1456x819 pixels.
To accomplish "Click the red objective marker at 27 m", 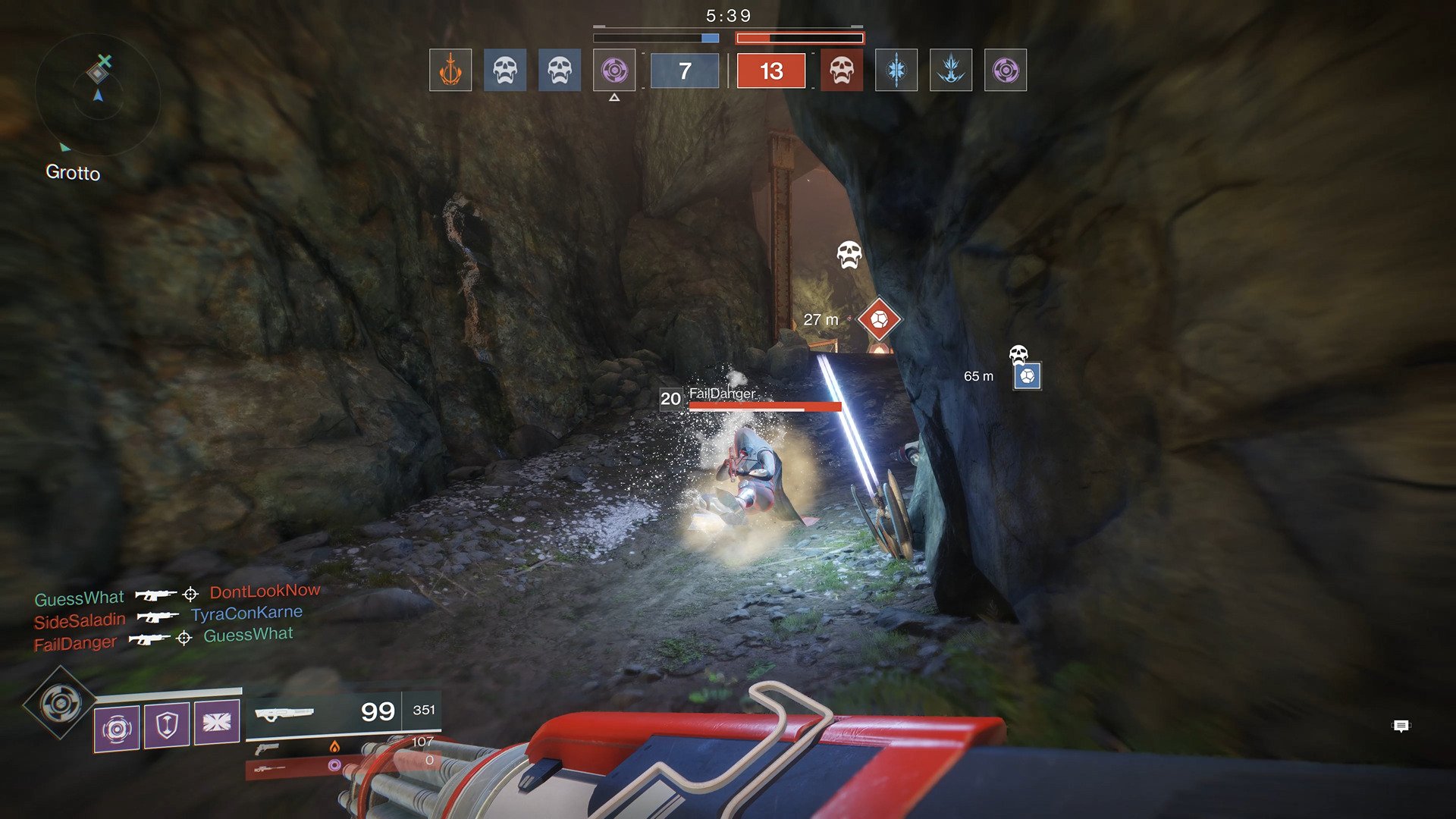I will (x=879, y=318).
